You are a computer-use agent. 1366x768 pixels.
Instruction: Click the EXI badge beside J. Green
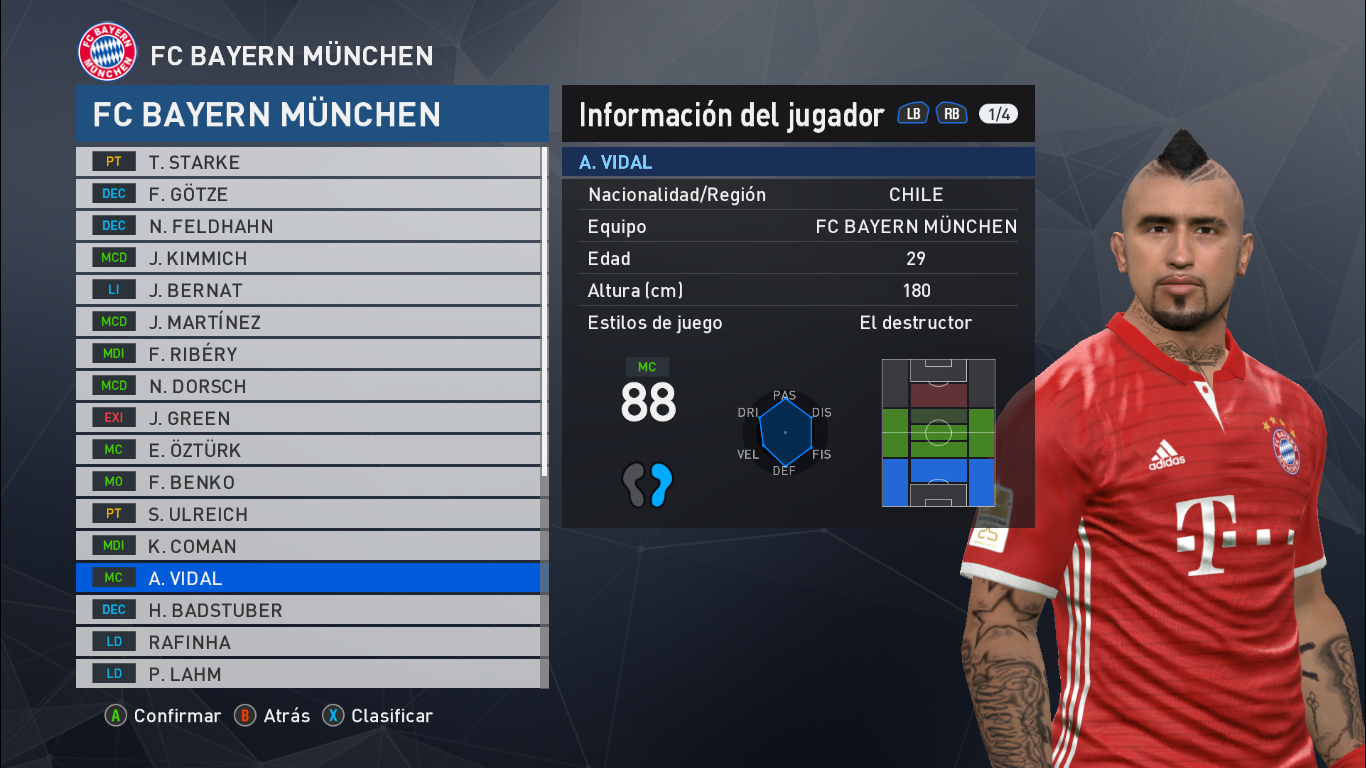coord(112,417)
